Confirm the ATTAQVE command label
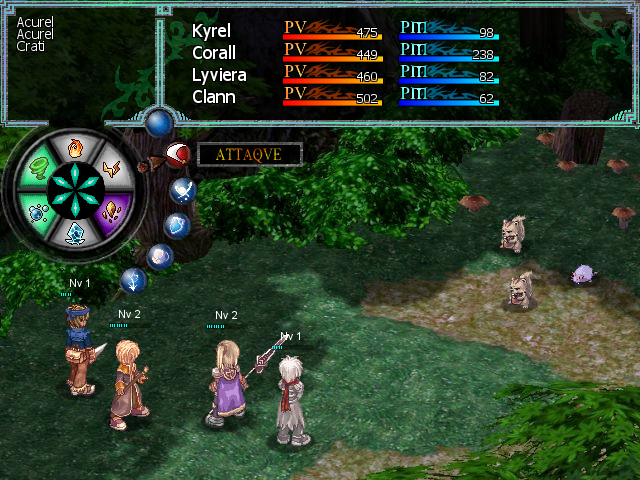This screenshot has height=480, width=640. click(249, 154)
